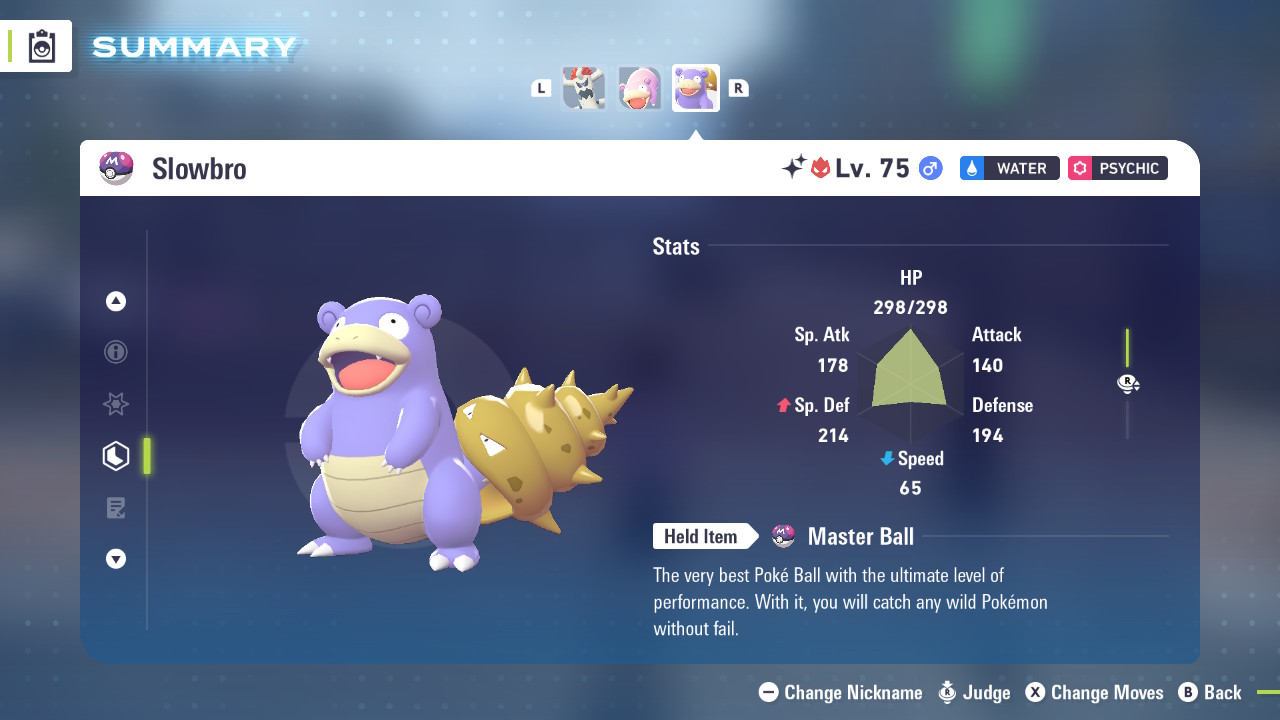Screen dimensions: 1280x720
Task: Open the info tab with the 'i' icon
Action: pyautogui.click(x=116, y=352)
